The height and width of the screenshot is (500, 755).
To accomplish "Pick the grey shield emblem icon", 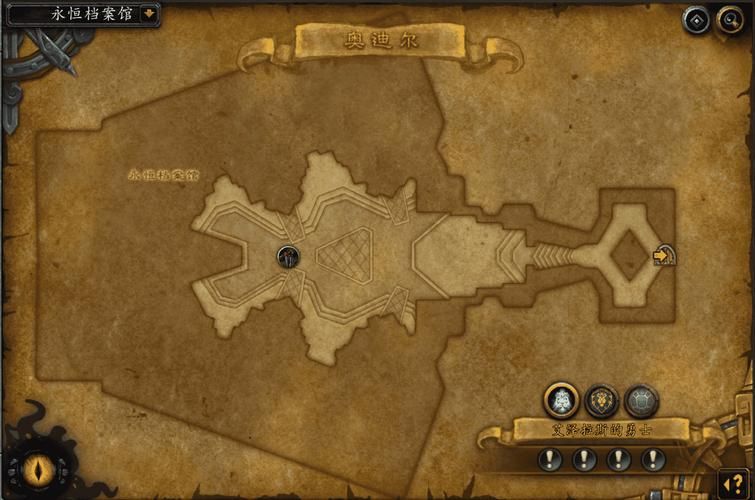I will [641, 401].
